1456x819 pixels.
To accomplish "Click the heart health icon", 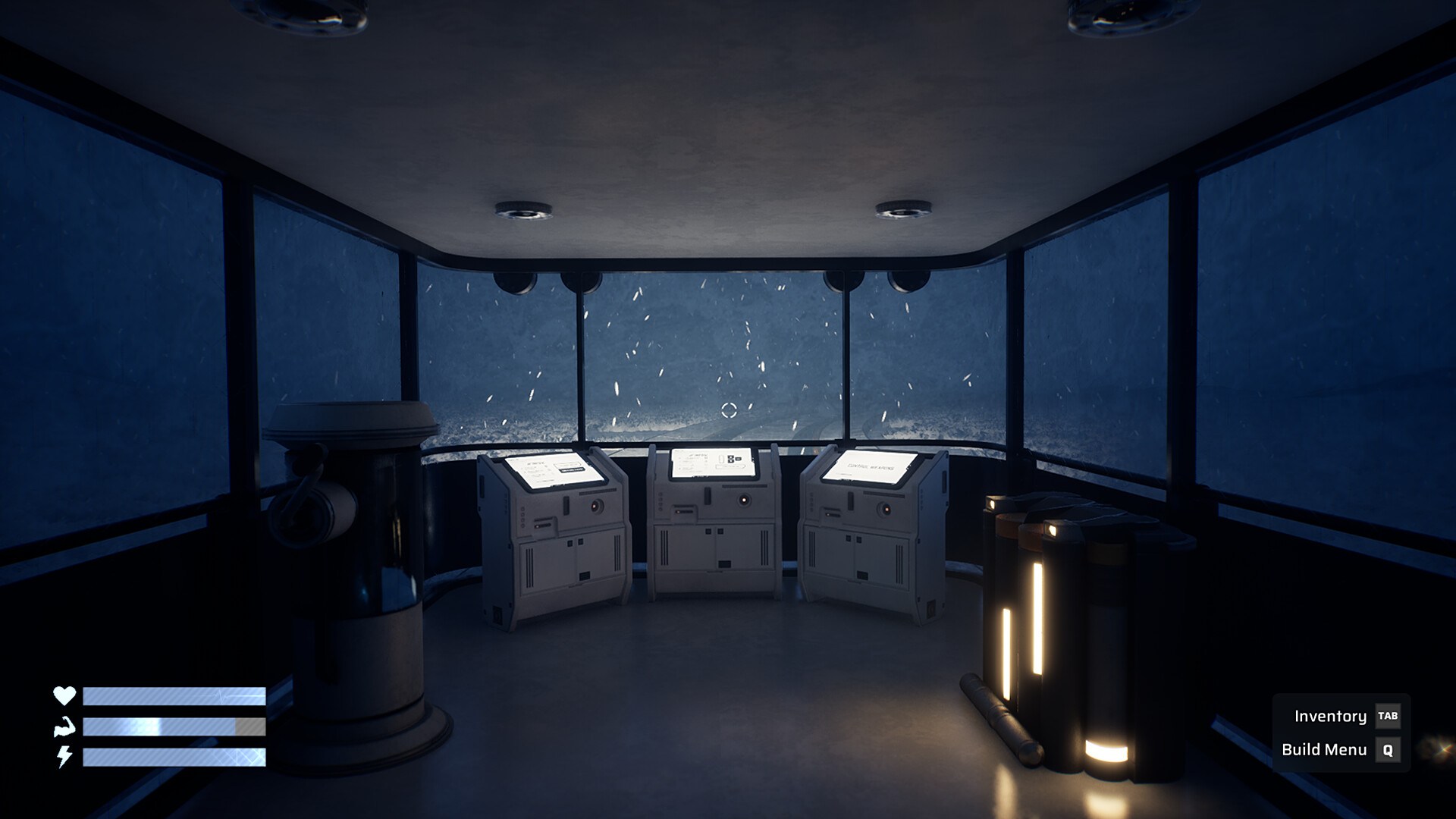I will (64, 694).
